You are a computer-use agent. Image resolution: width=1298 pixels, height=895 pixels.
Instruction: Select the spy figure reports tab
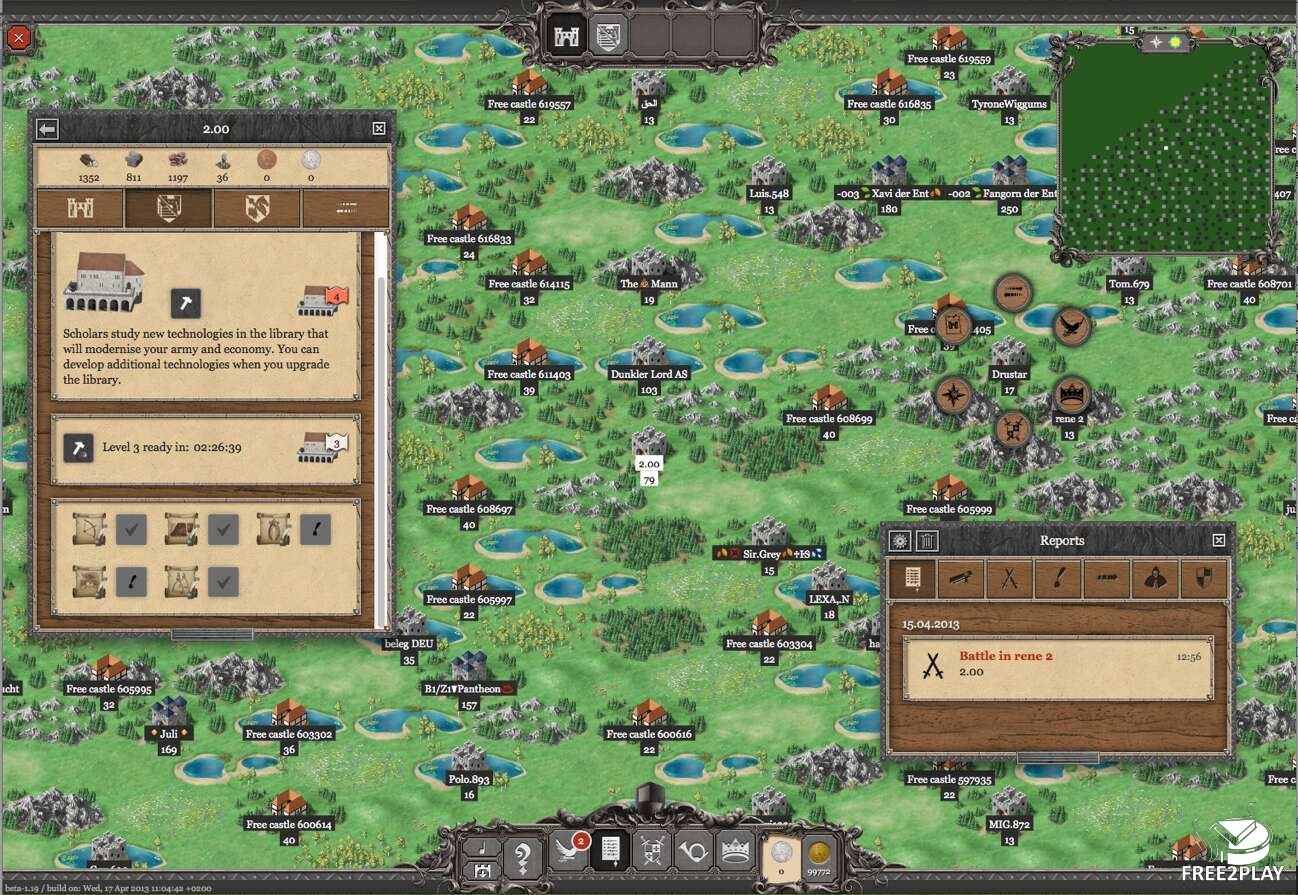pos(1156,578)
